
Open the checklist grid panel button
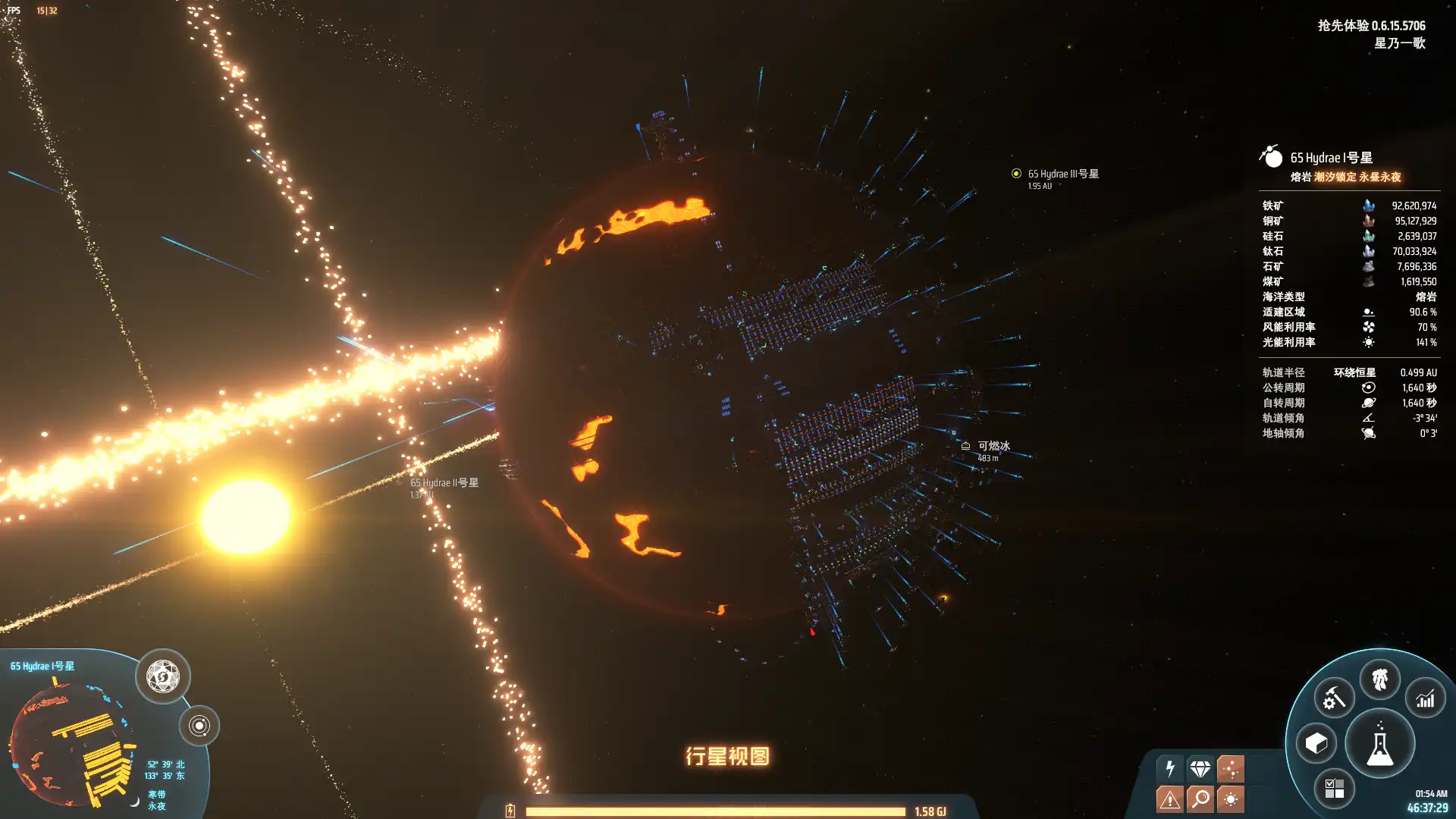tap(1334, 788)
